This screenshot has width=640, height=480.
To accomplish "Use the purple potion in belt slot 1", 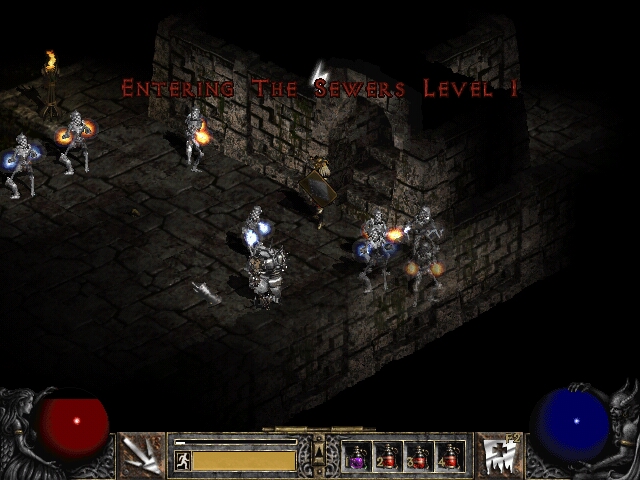I will point(357,457).
